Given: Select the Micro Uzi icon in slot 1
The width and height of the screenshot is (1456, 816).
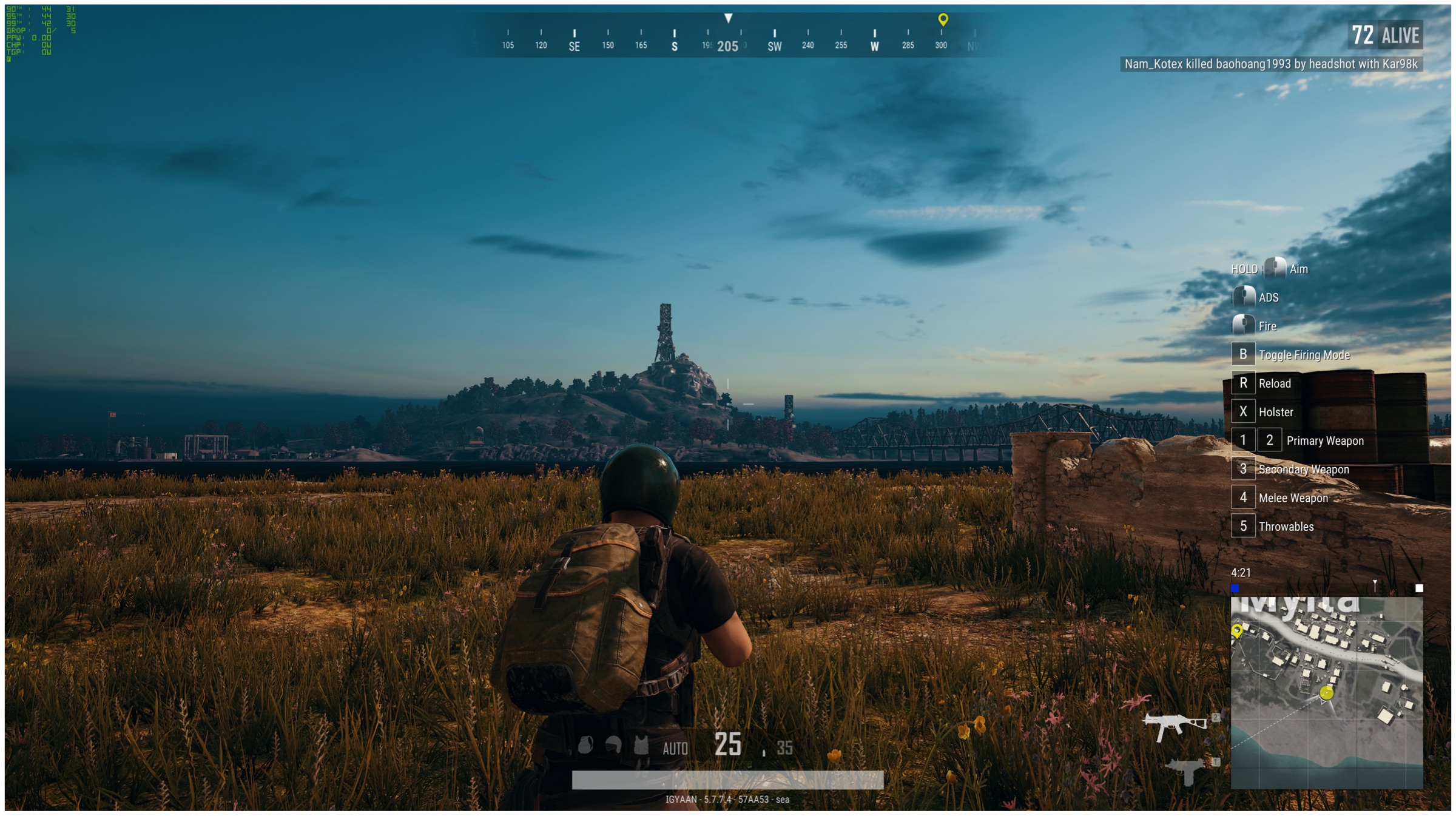Looking at the screenshot, I should click(1185, 770).
